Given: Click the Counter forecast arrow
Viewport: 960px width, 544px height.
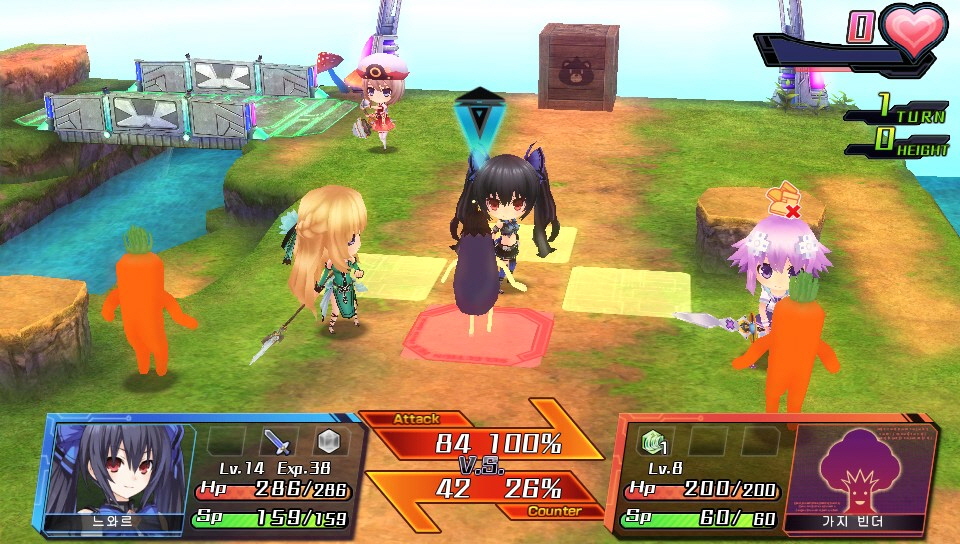Looking at the screenshot, I should 480,494.
